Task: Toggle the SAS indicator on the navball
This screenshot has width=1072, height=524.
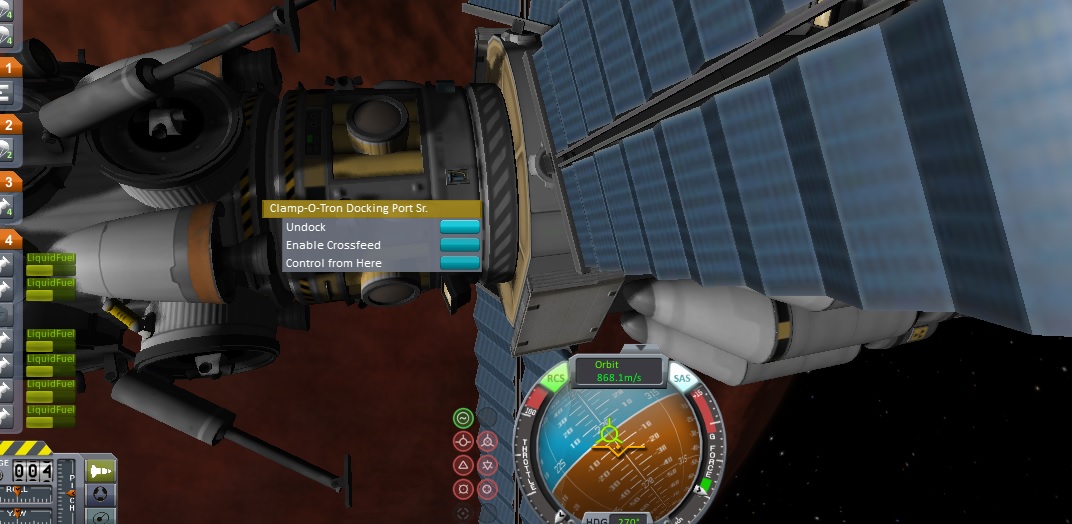Action: tap(682, 379)
